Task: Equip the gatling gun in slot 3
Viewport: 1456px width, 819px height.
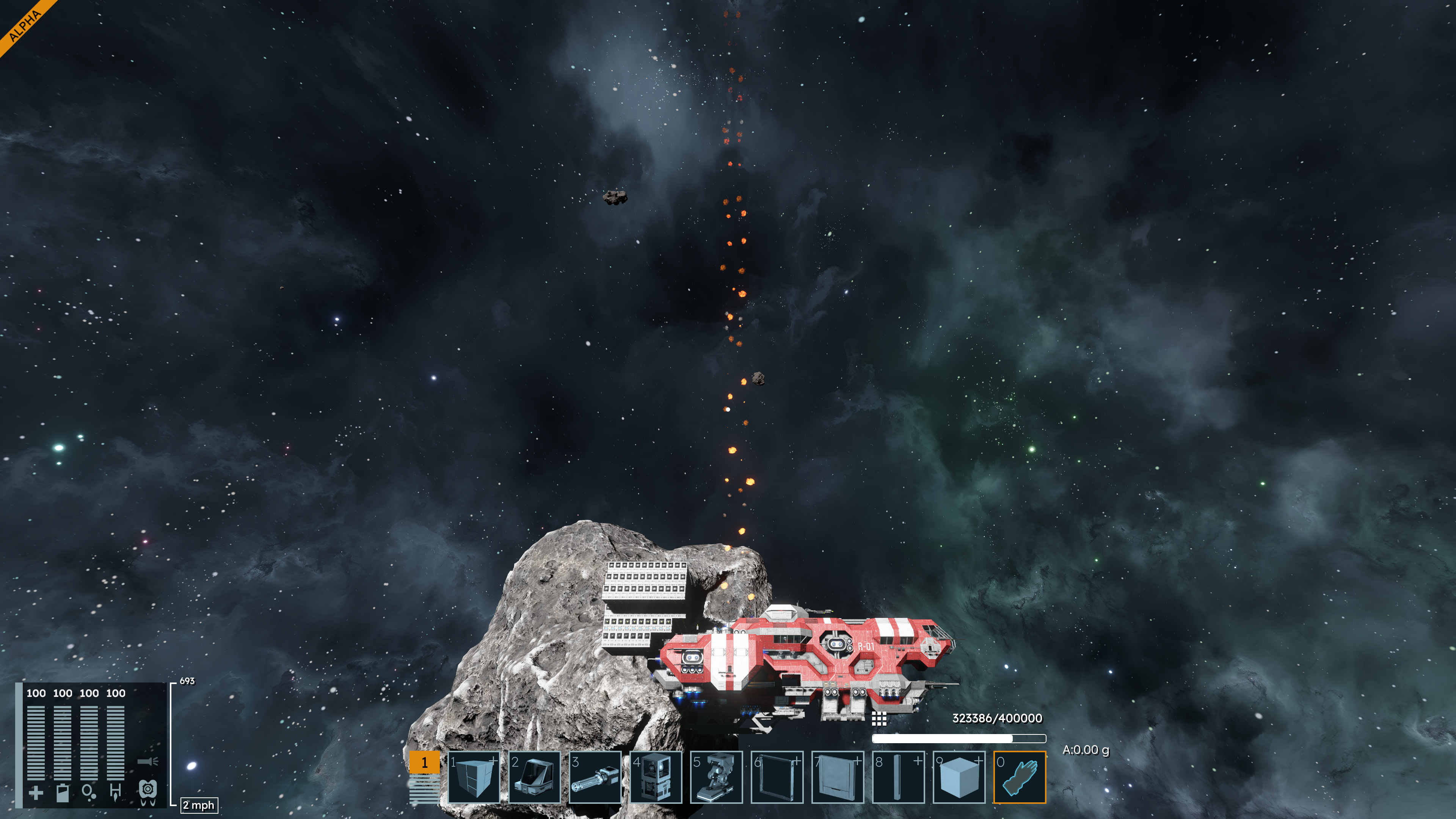Action: pos(595,777)
